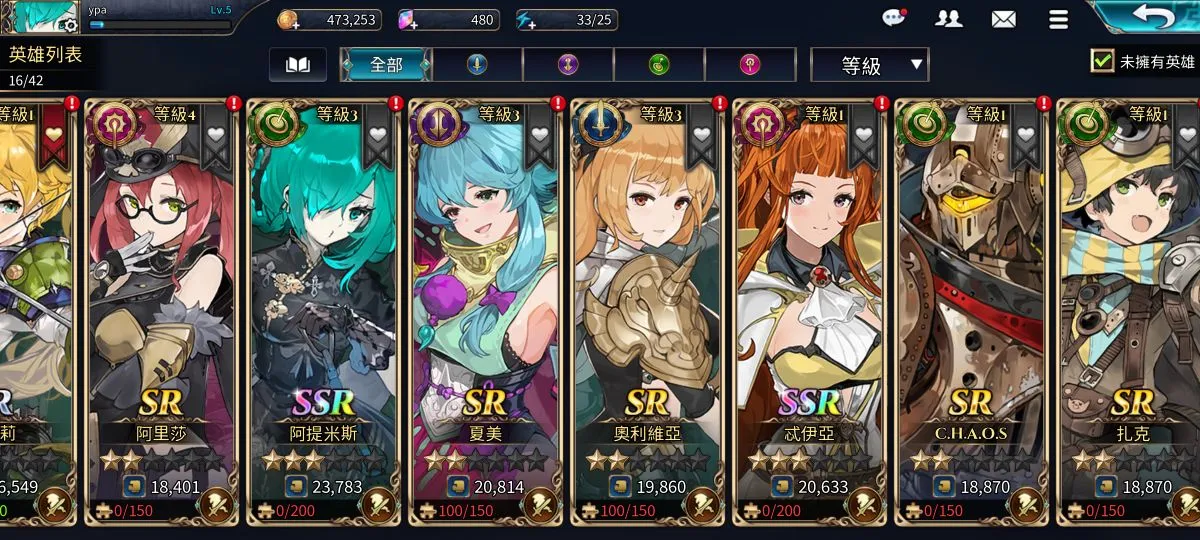Open the hero book codex button
The width and height of the screenshot is (1200, 540).
point(298,65)
